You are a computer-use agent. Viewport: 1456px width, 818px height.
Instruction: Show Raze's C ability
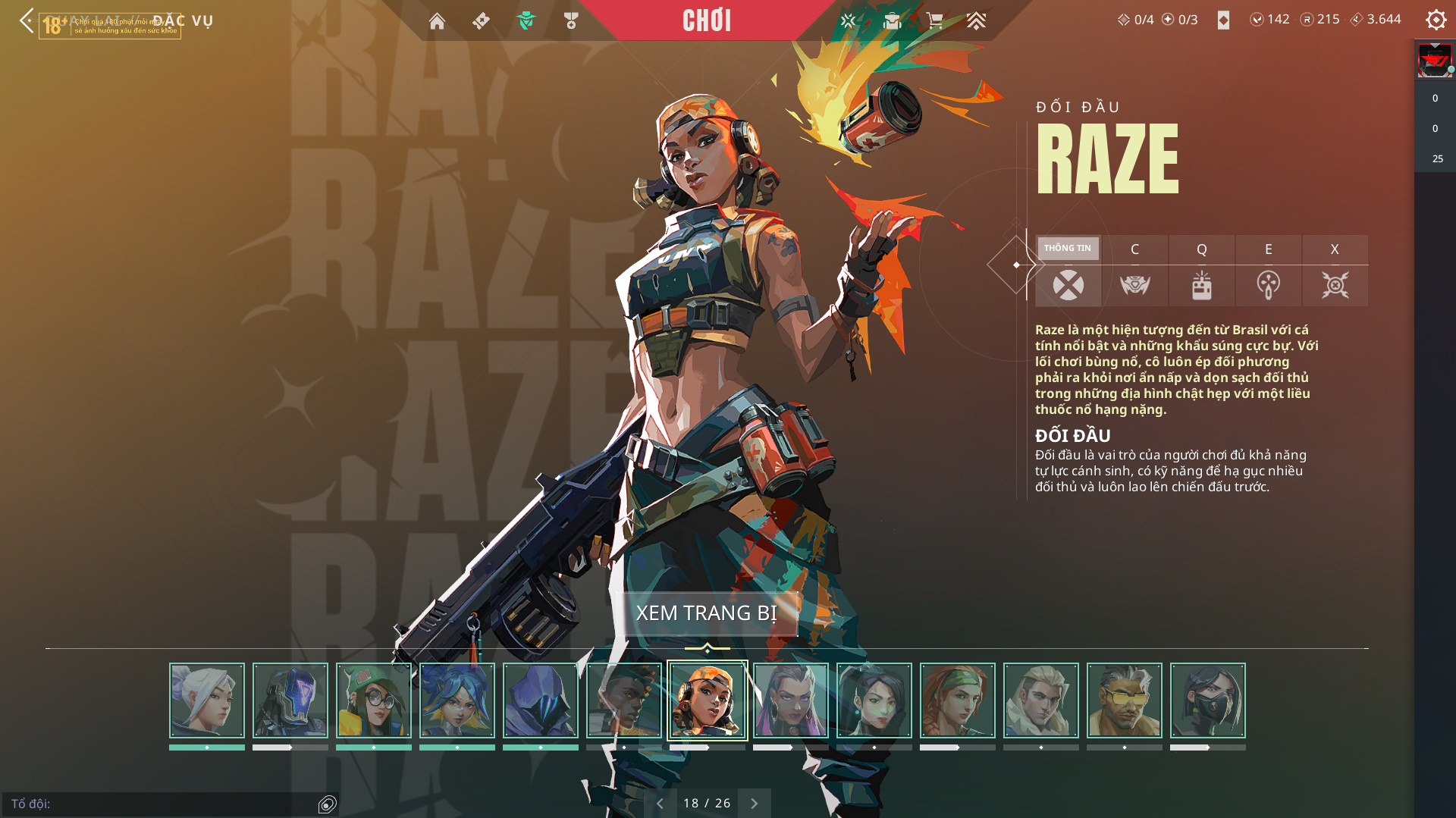[1134, 285]
